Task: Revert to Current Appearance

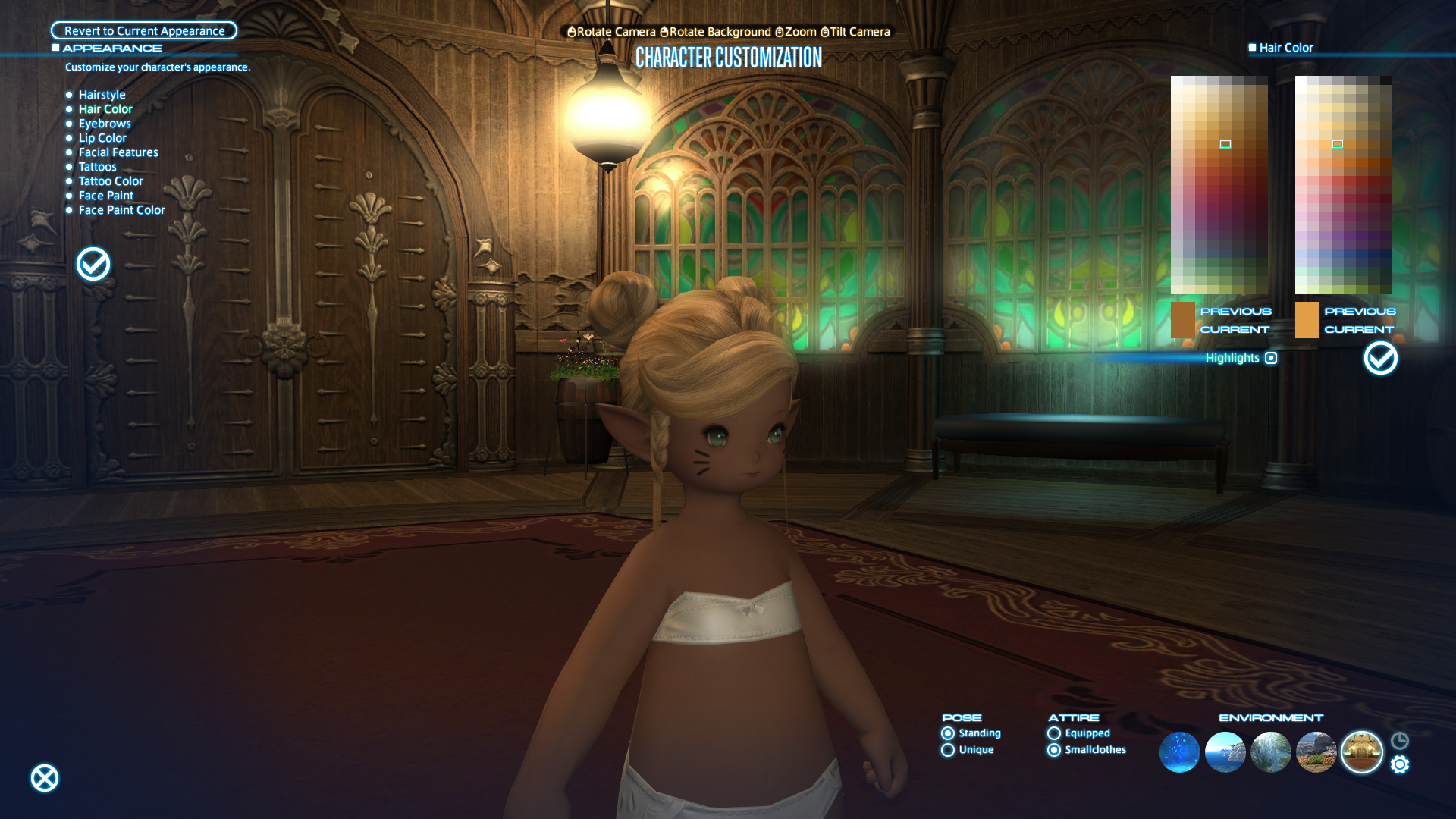Action: coord(144,31)
